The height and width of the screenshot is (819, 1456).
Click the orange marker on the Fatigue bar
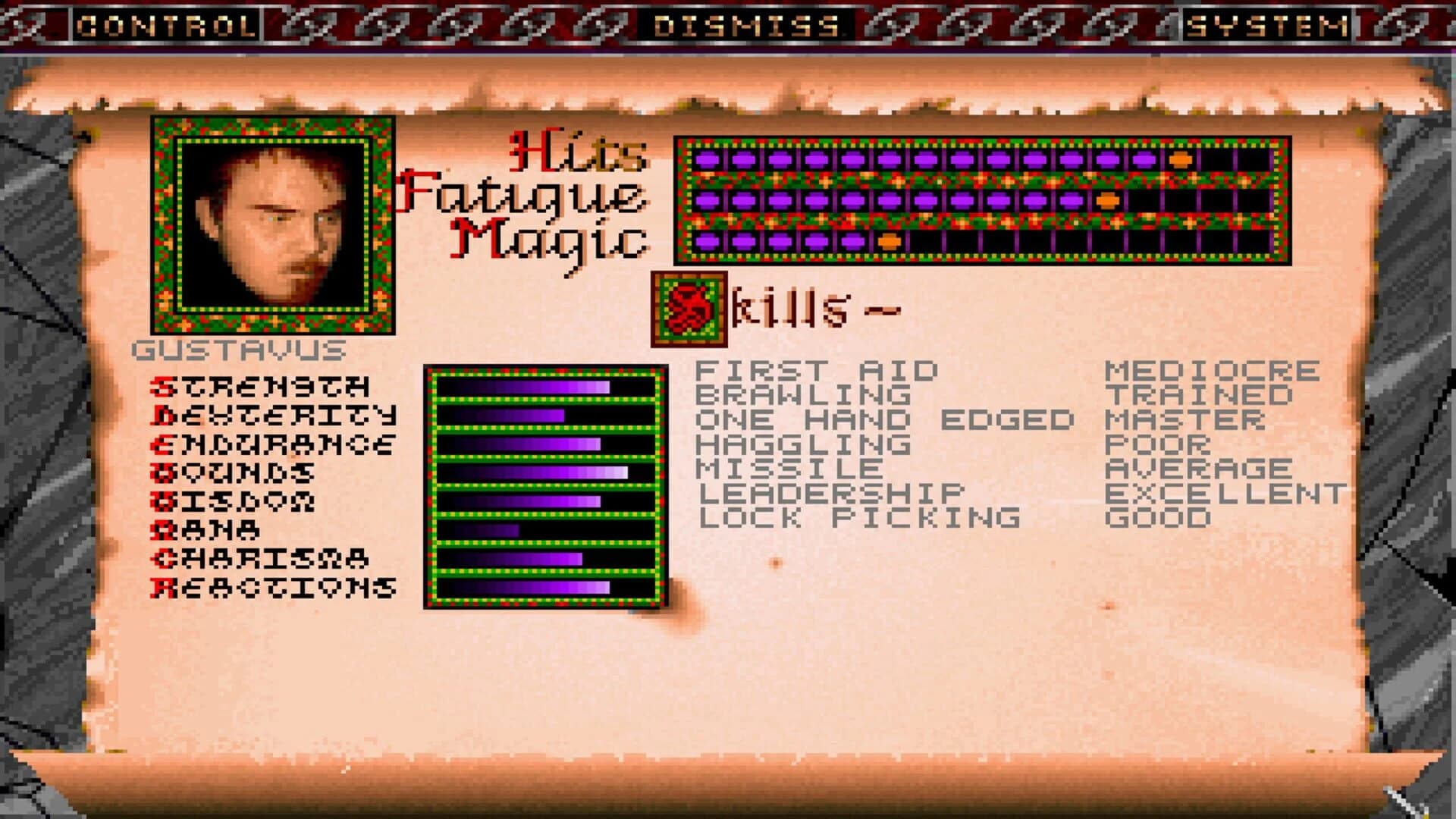click(1106, 202)
